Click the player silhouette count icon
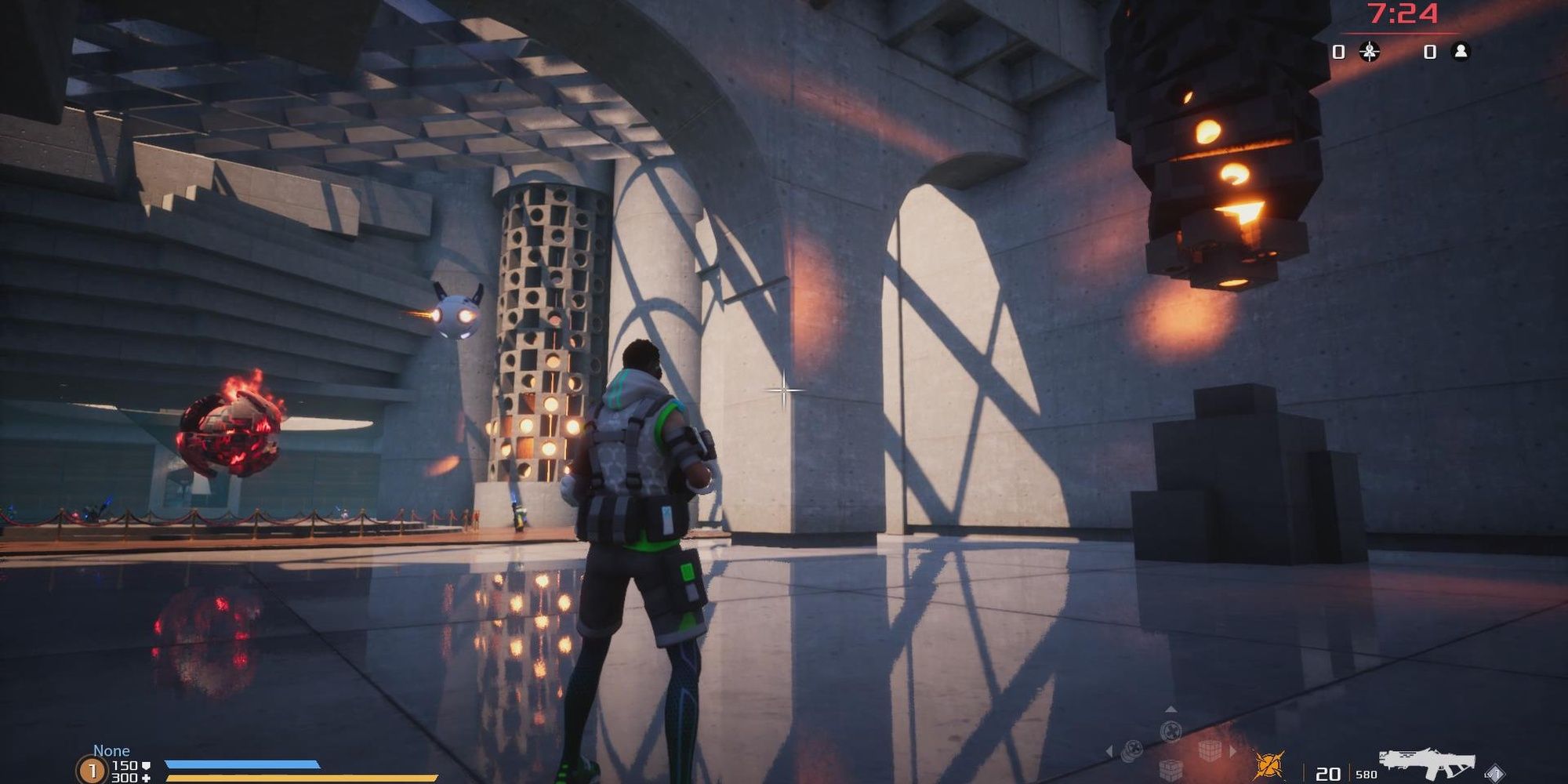1568x784 pixels. click(1461, 52)
